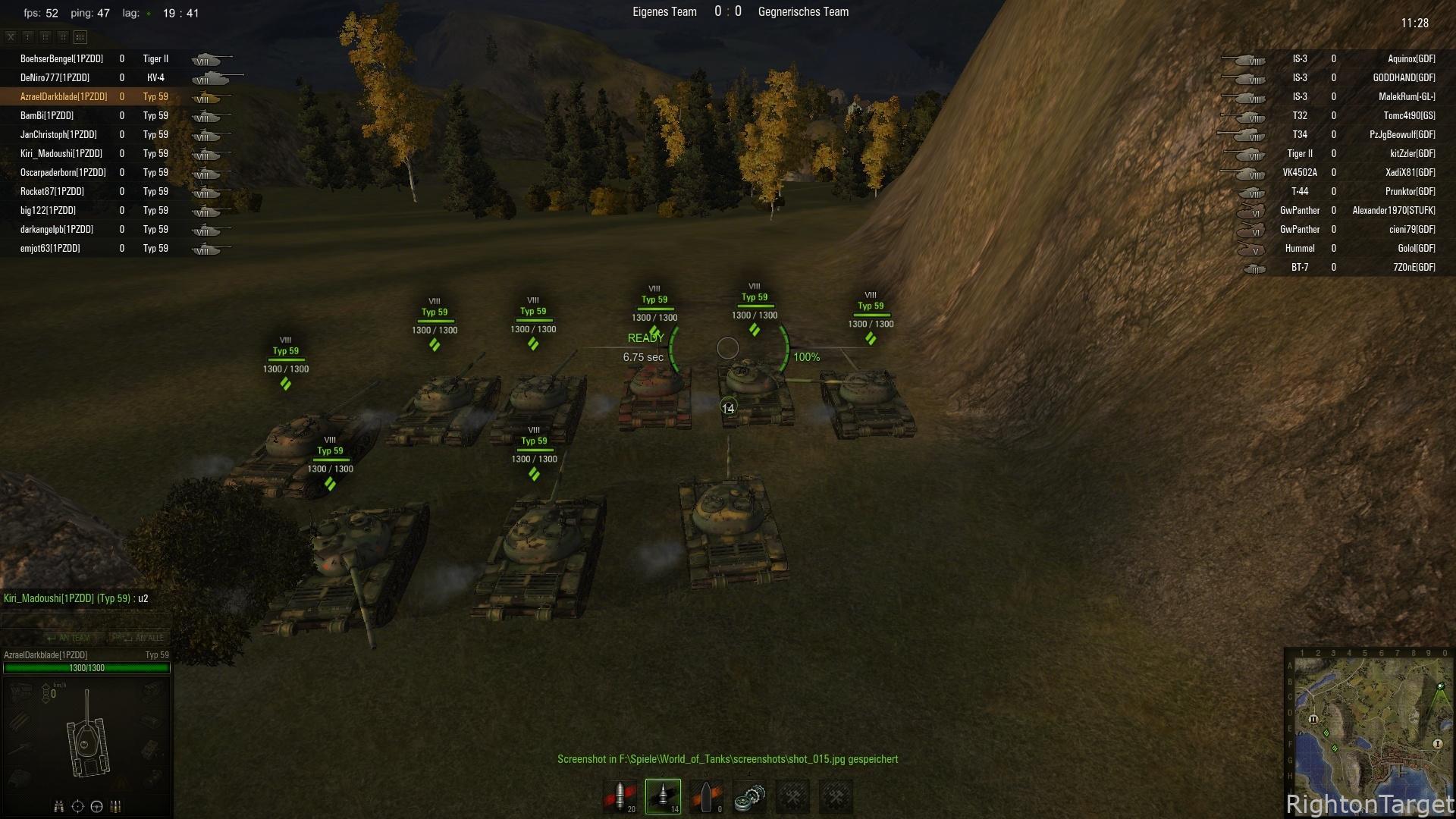
Task: Send chat message with AN TEAM button
Action: (68, 638)
